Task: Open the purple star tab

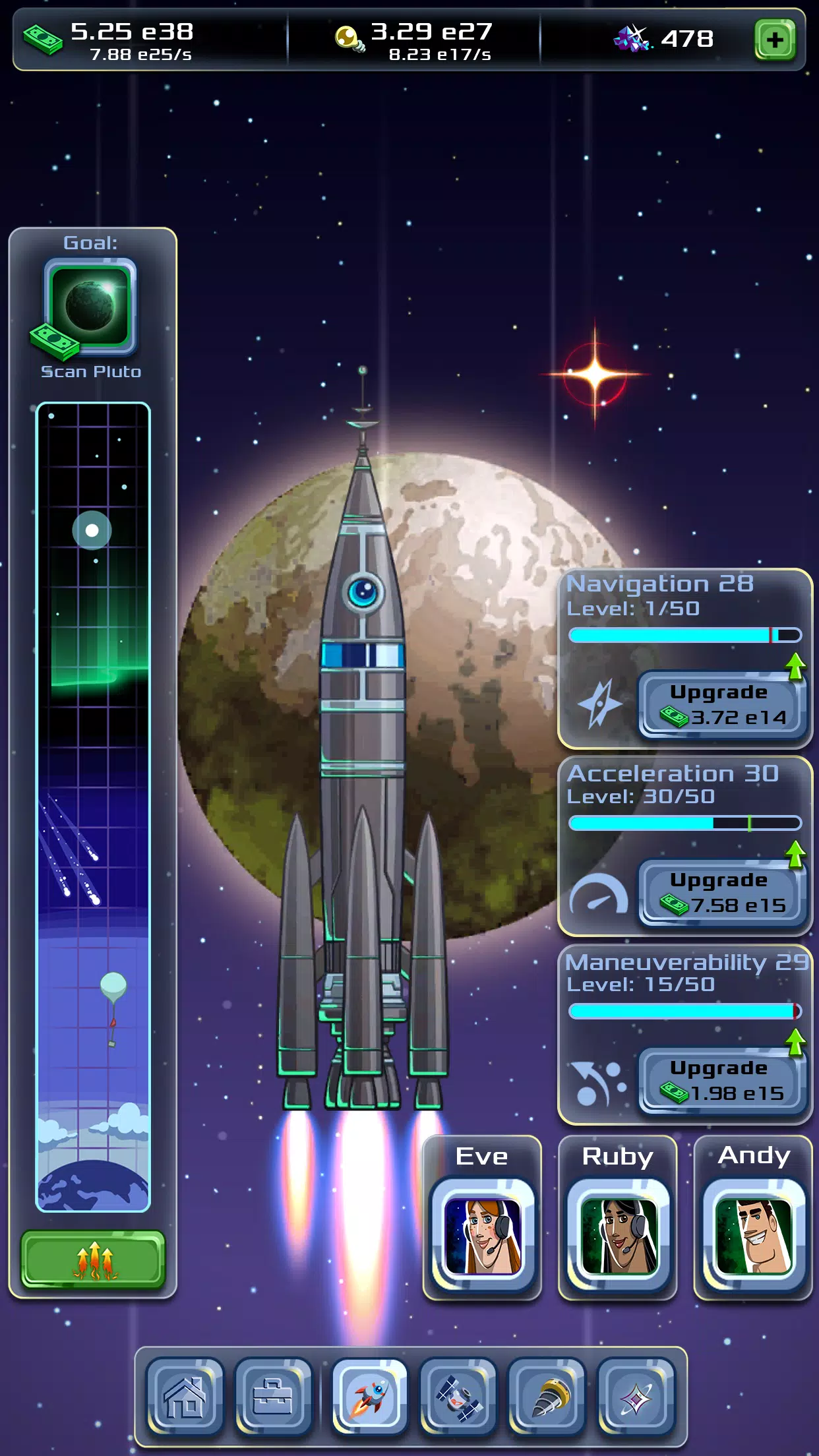Action: click(636, 1397)
